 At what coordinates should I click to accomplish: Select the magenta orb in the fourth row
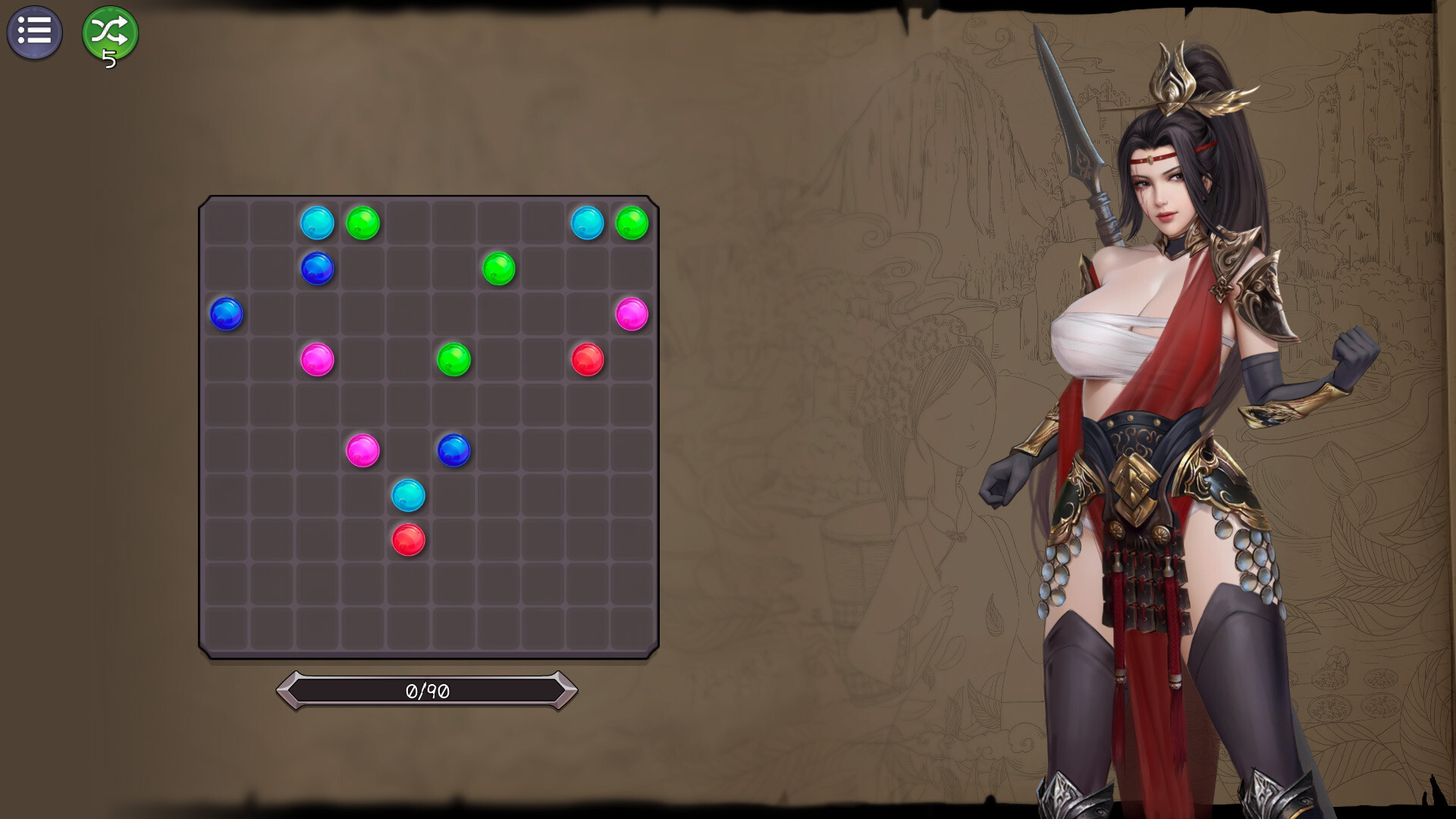pyautogui.click(x=318, y=358)
